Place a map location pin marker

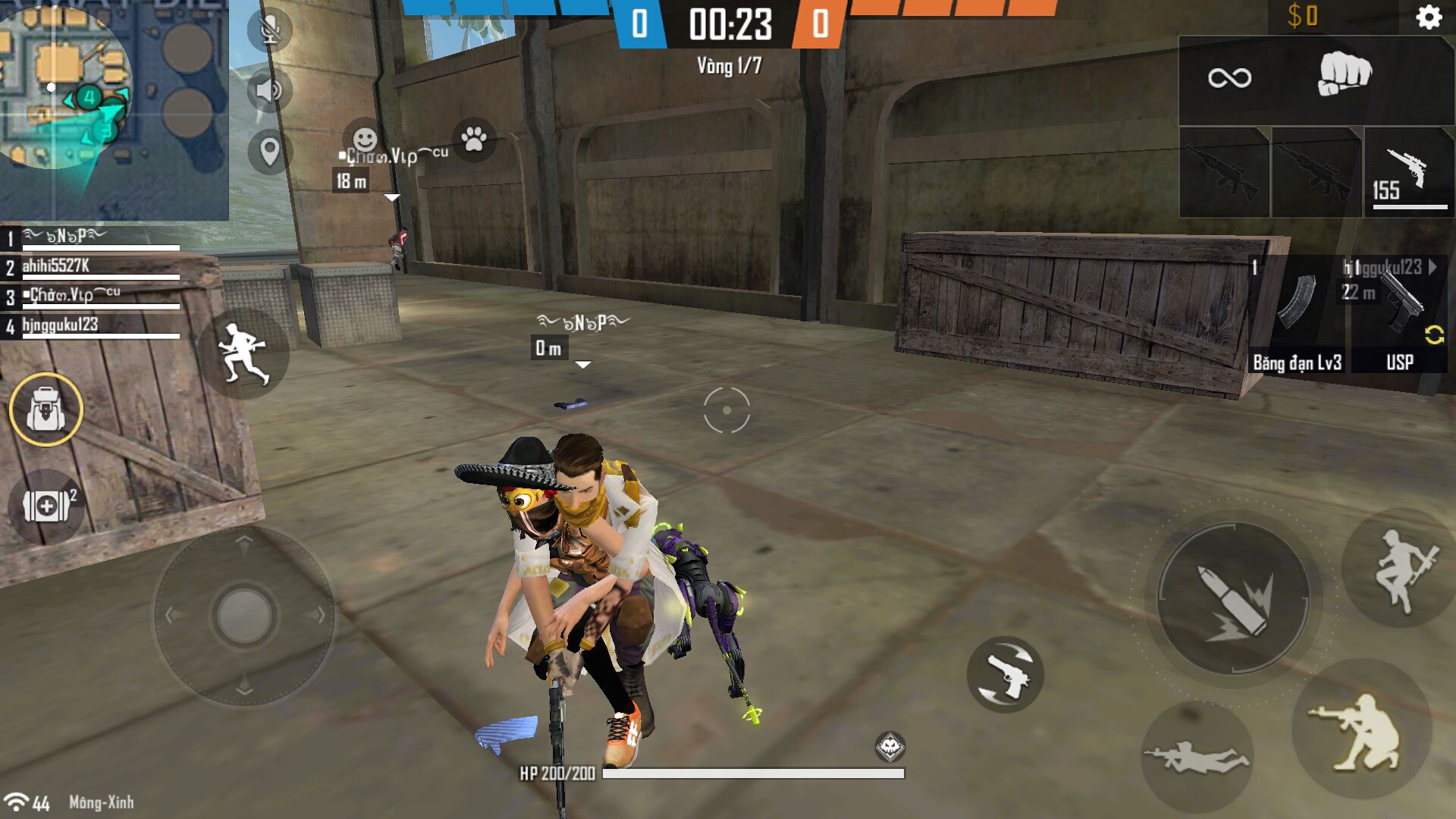coord(269,151)
